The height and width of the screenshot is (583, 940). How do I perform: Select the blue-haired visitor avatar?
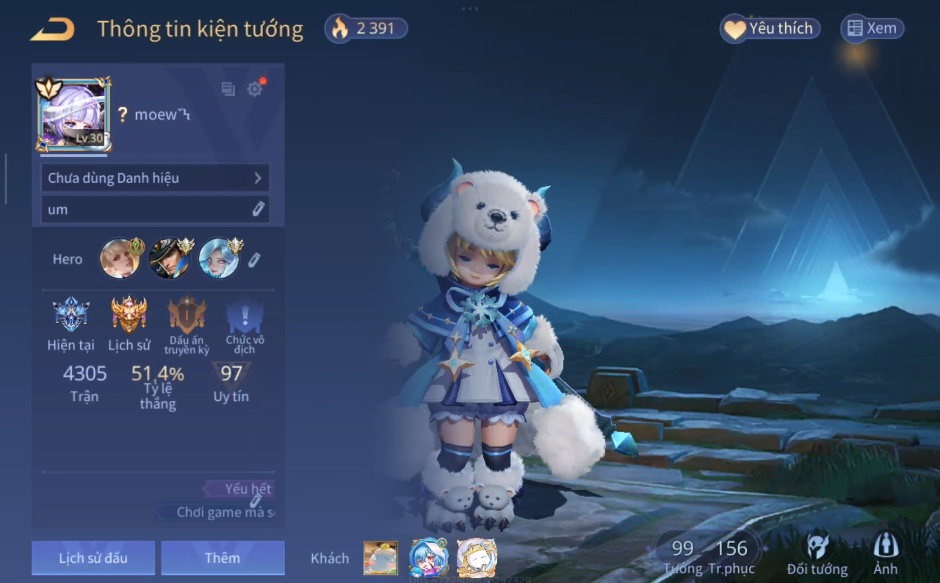pos(428,558)
